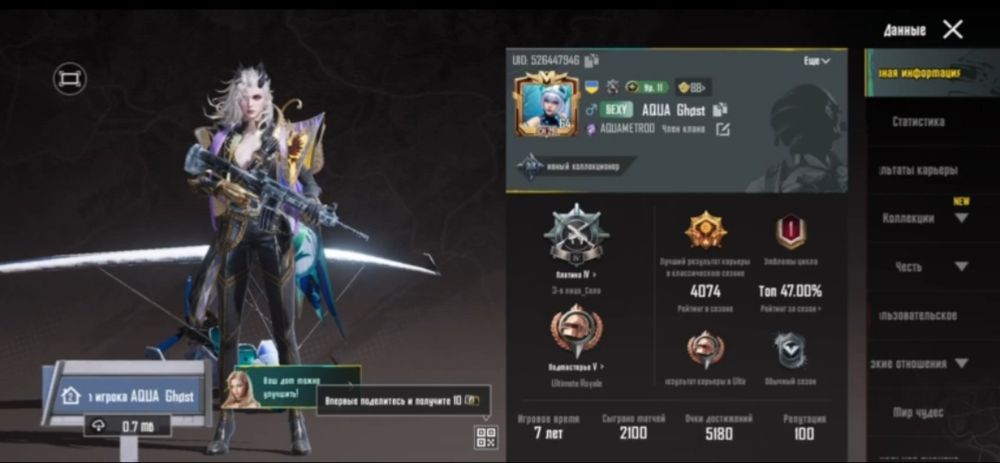Image resolution: width=1000 pixels, height=463 pixels.
Task: Expand the Ещё dropdown
Action: pos(817,61)
